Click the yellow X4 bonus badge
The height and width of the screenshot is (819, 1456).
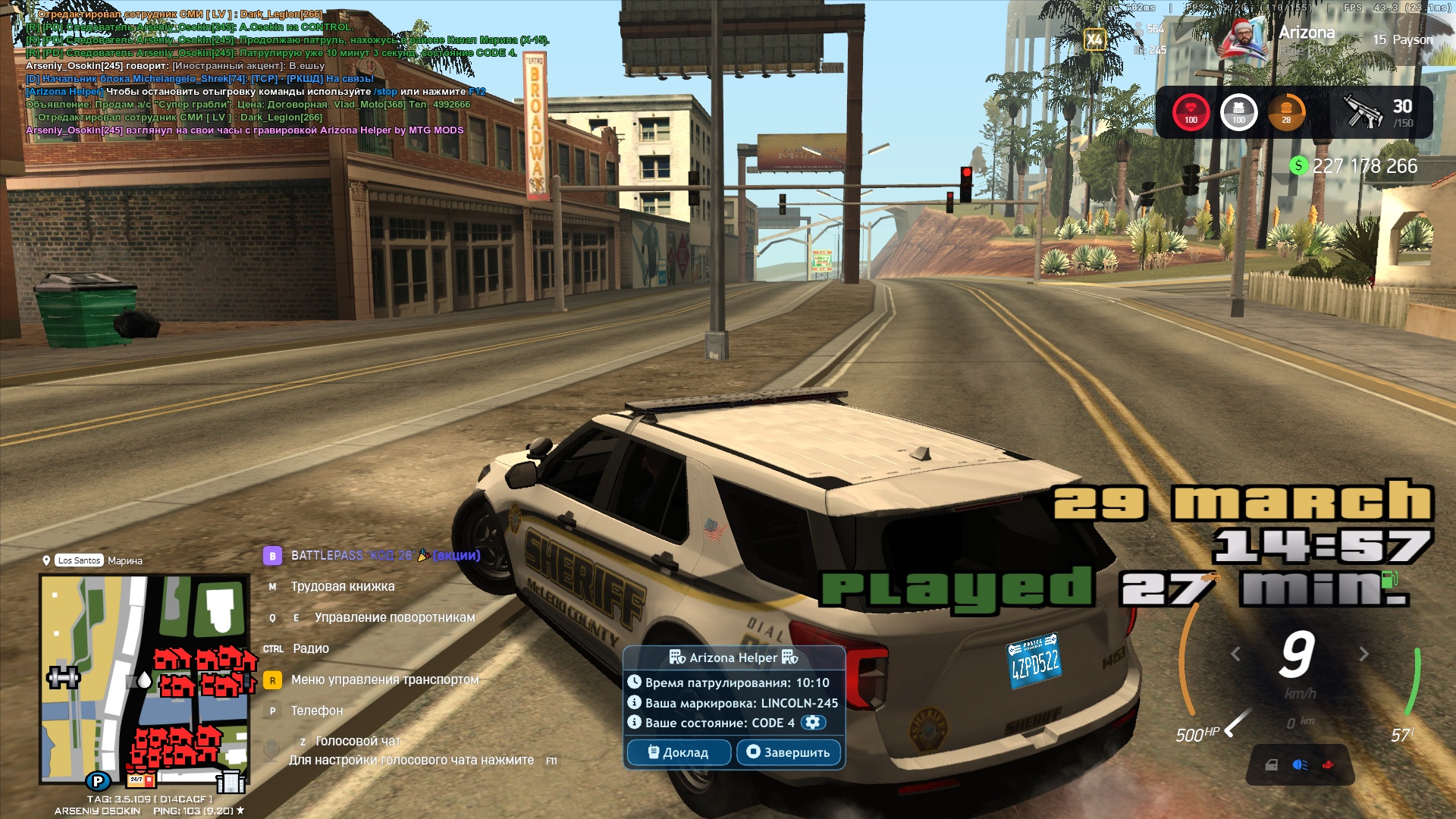tap(1094, 39)
